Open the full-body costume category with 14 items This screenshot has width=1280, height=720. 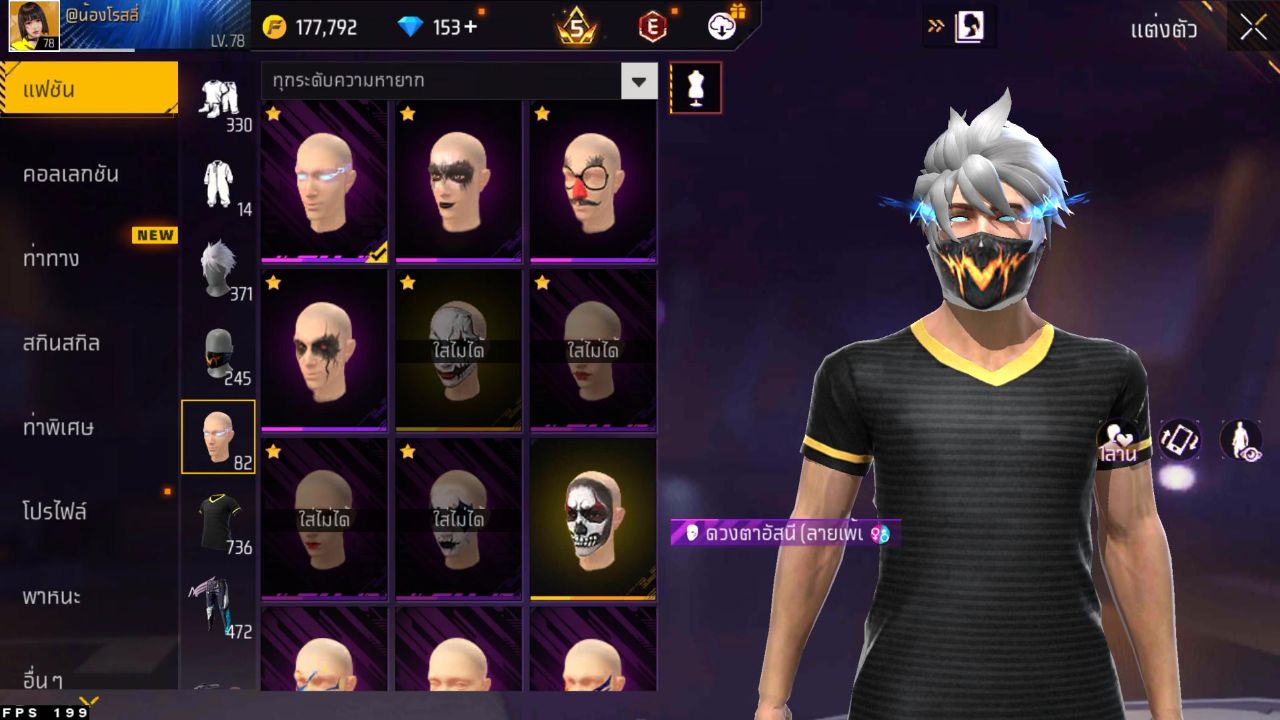coord(221,183)
